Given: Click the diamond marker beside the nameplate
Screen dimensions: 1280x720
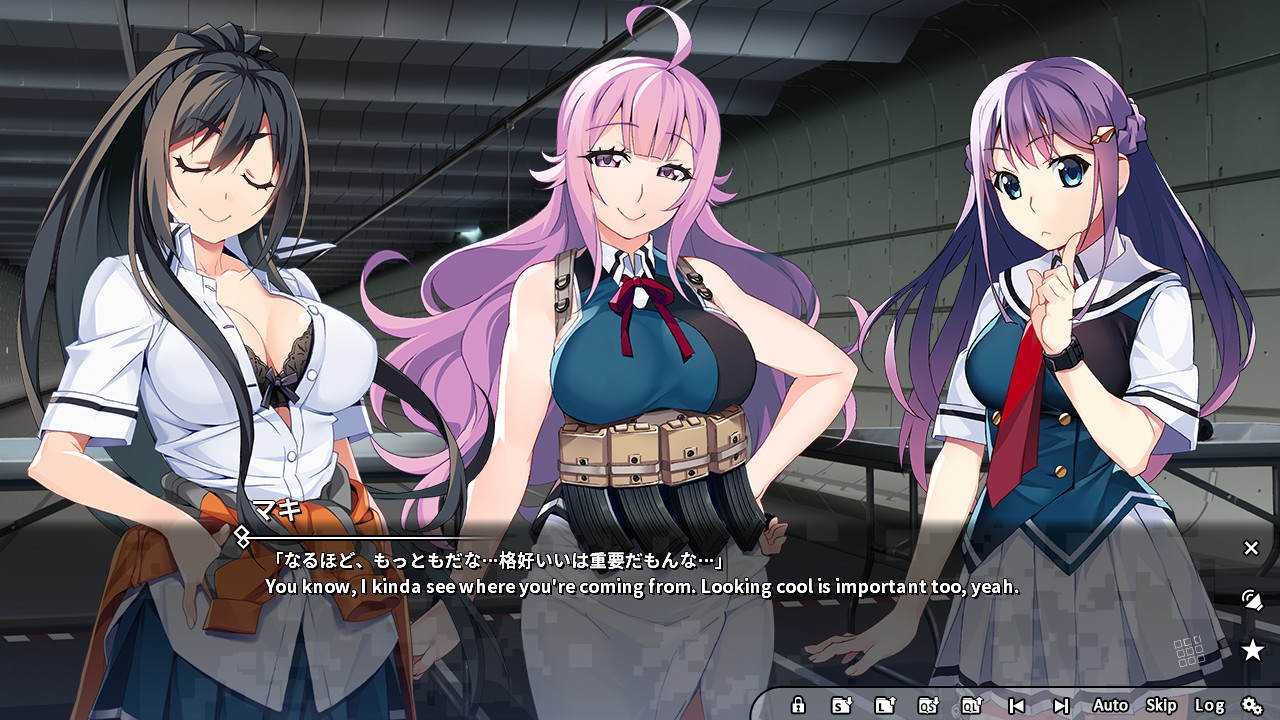Looking at the screenshot, I should click(x=243, y=537).
